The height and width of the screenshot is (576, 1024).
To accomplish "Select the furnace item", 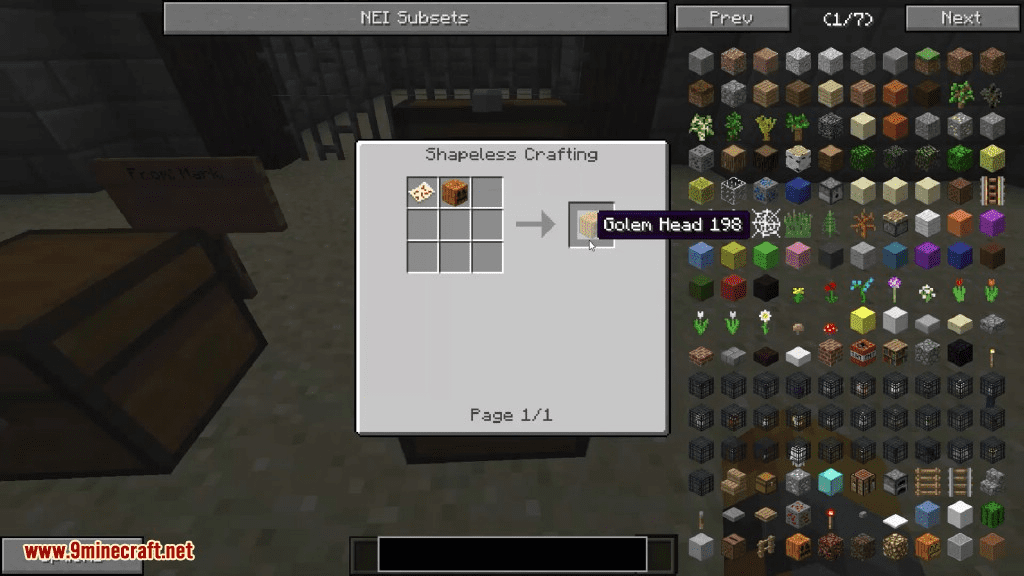I will [x=895, y=482].
